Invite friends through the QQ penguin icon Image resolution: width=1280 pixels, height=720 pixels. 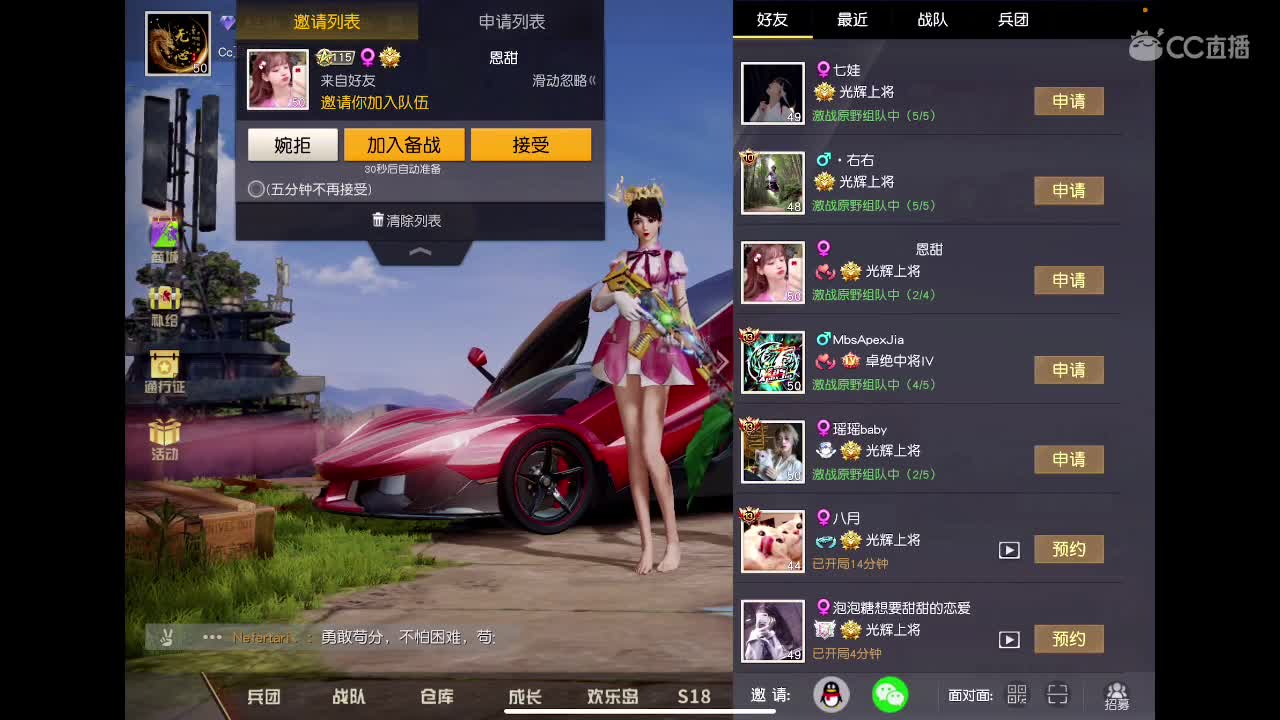pos(833,694)
